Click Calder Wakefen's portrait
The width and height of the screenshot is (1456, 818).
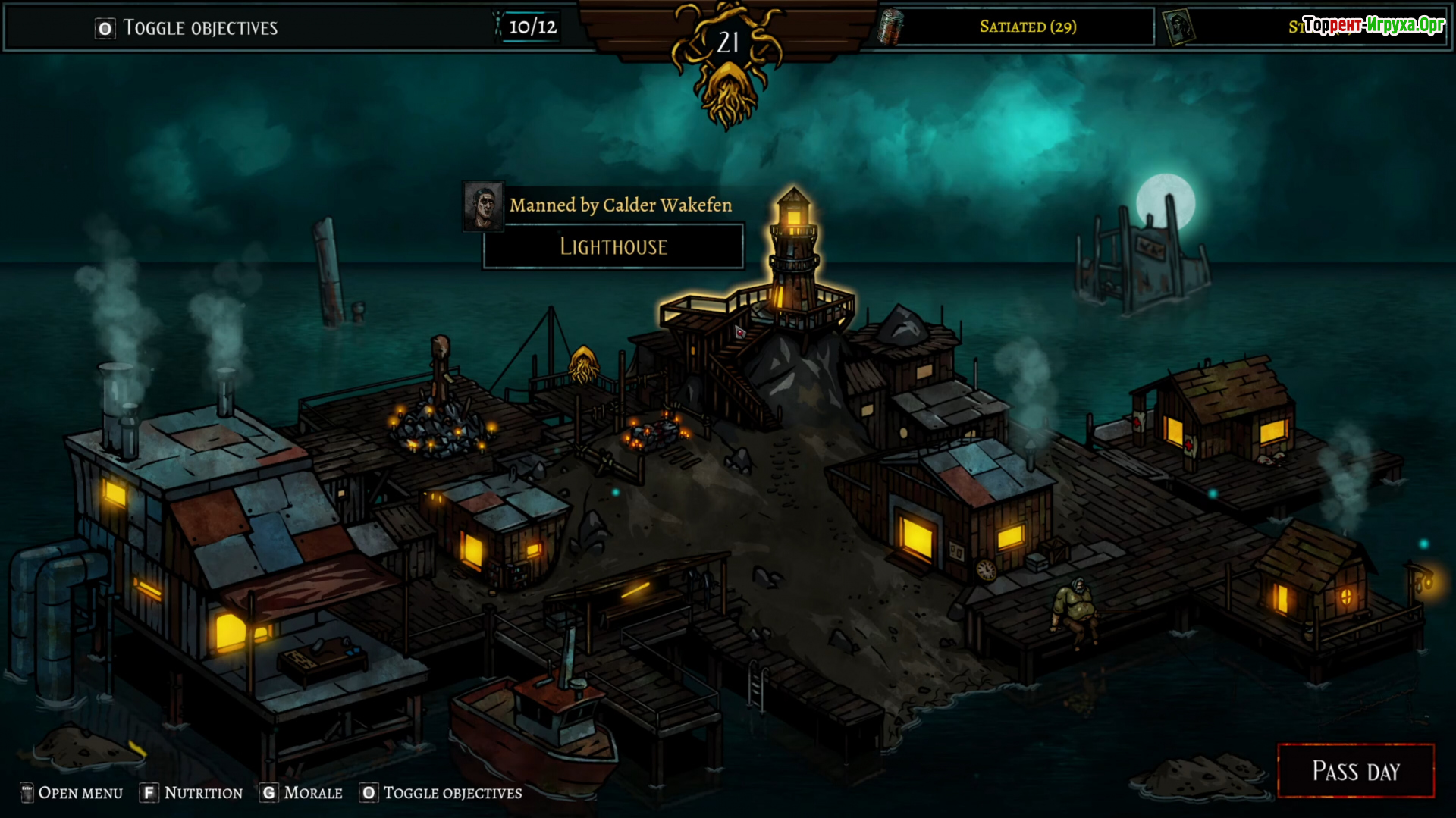click(483, 205)
